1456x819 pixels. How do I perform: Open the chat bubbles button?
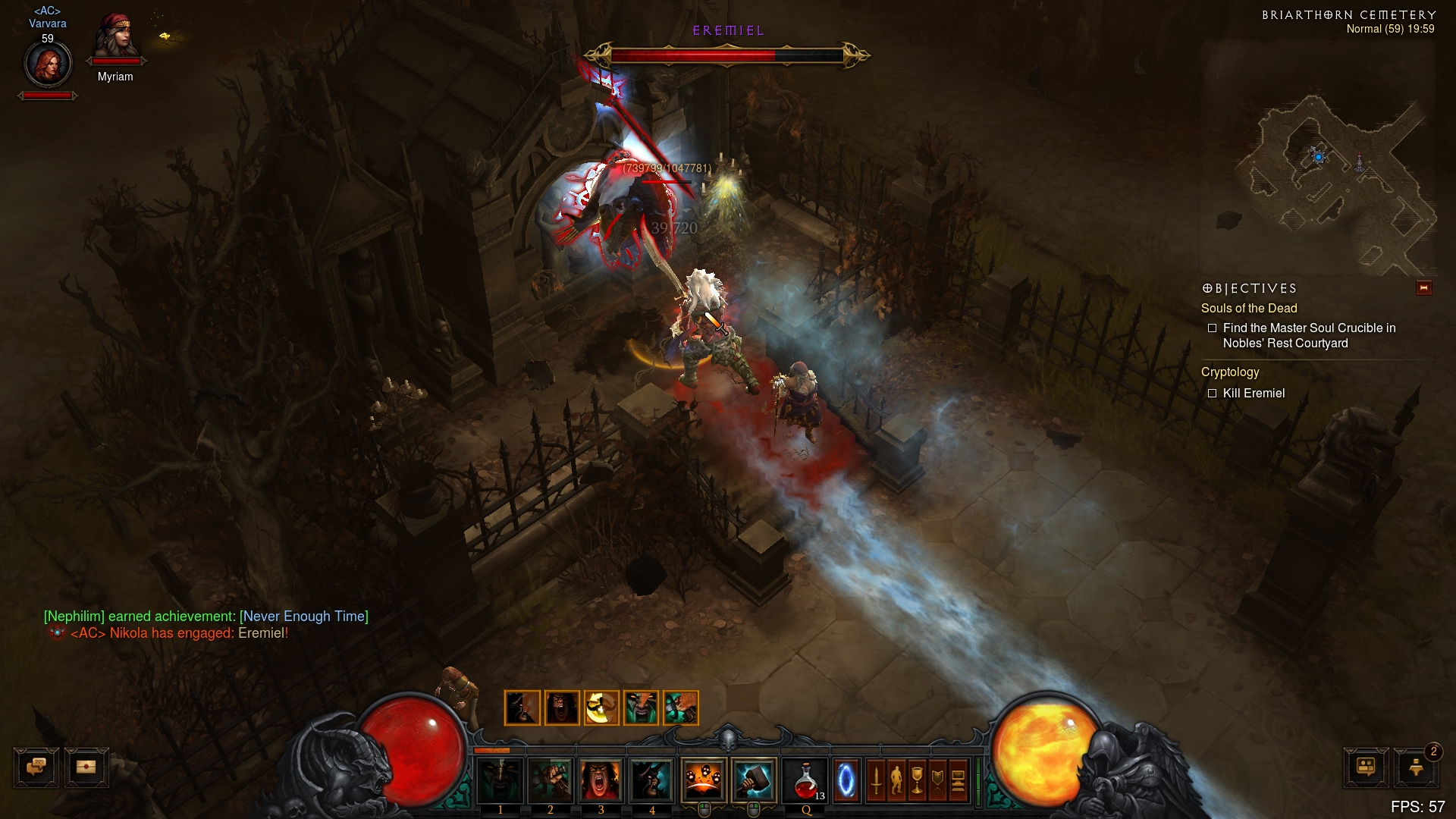(36, 767)
